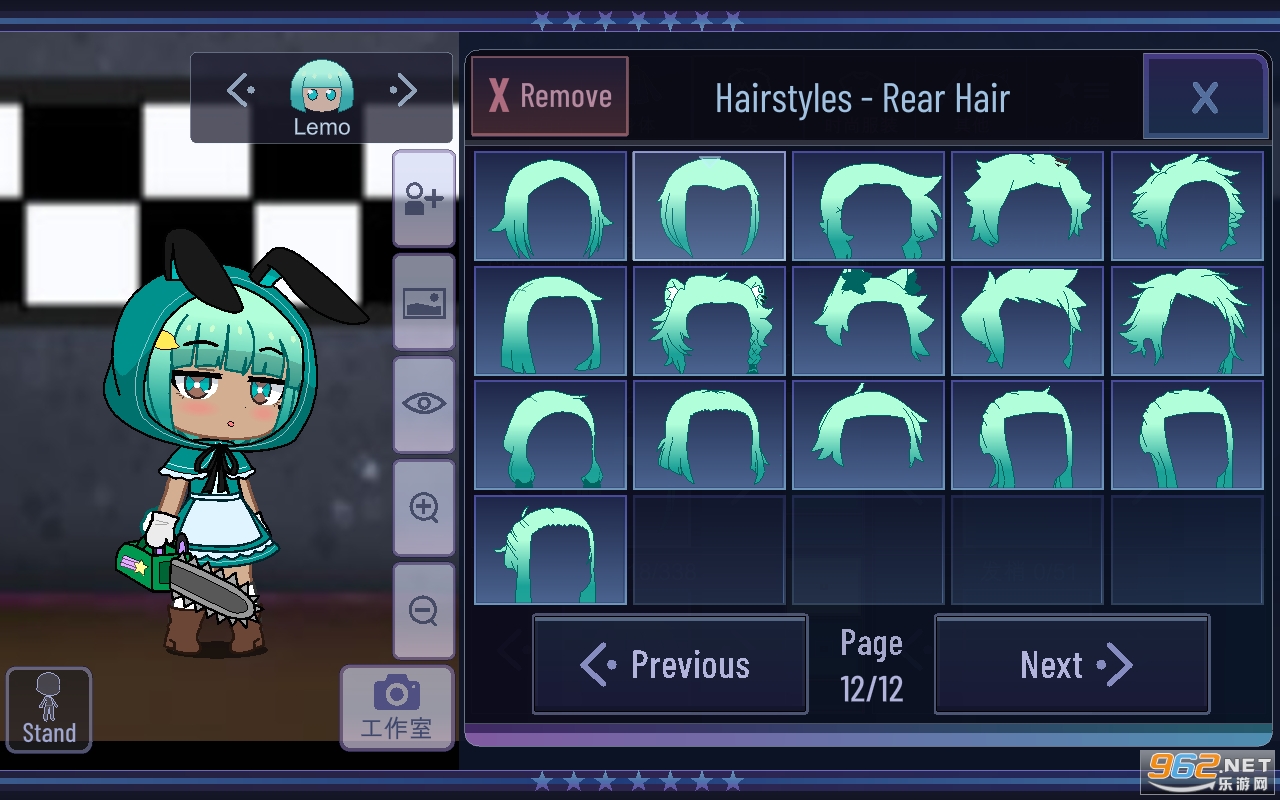Viewport: 1280px width, 800px height.
Task: Zoom out with the magnifier minus
Action: [x=424, y=610]
